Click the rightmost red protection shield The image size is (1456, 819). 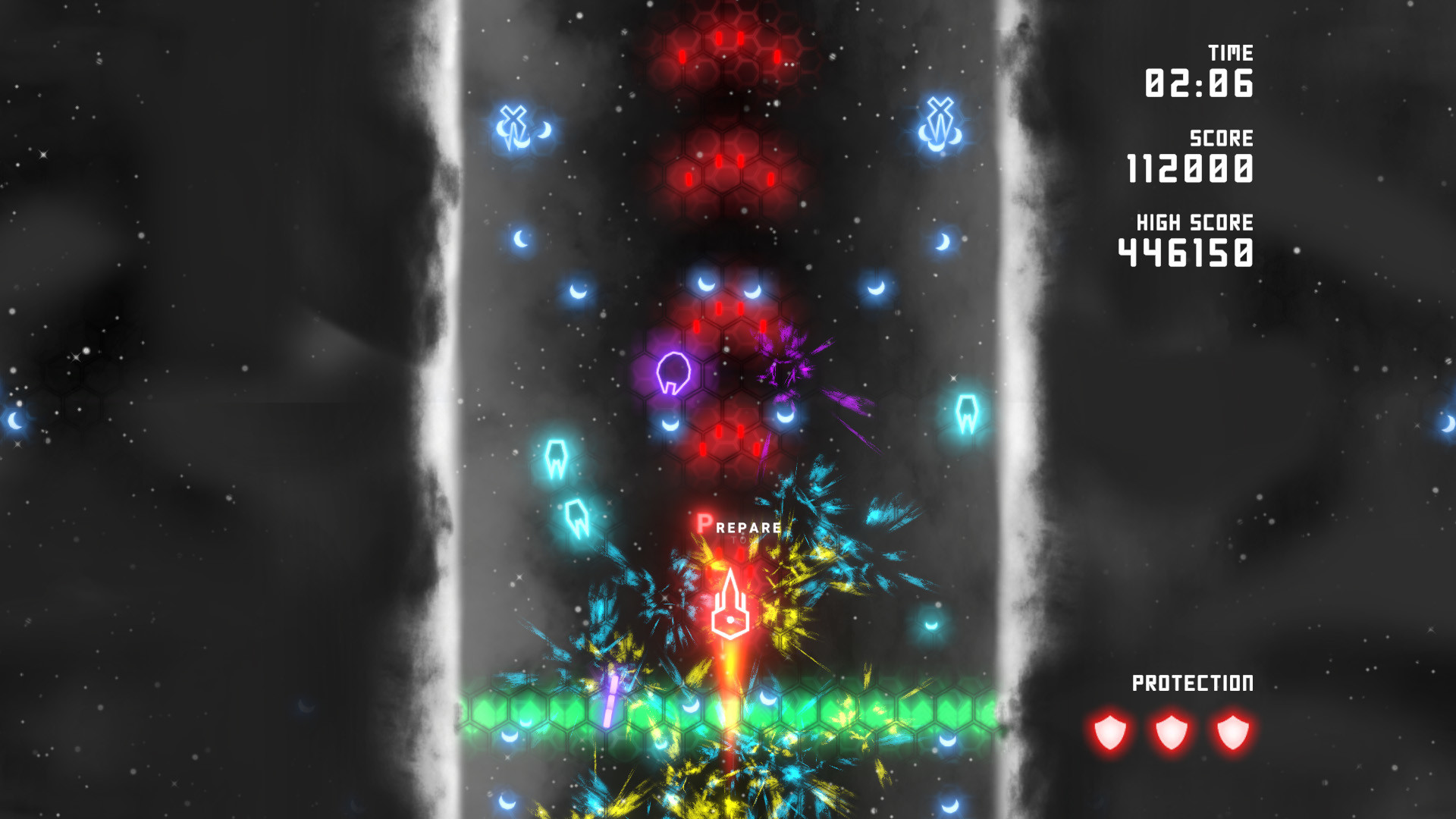(x=1234, y=732)
